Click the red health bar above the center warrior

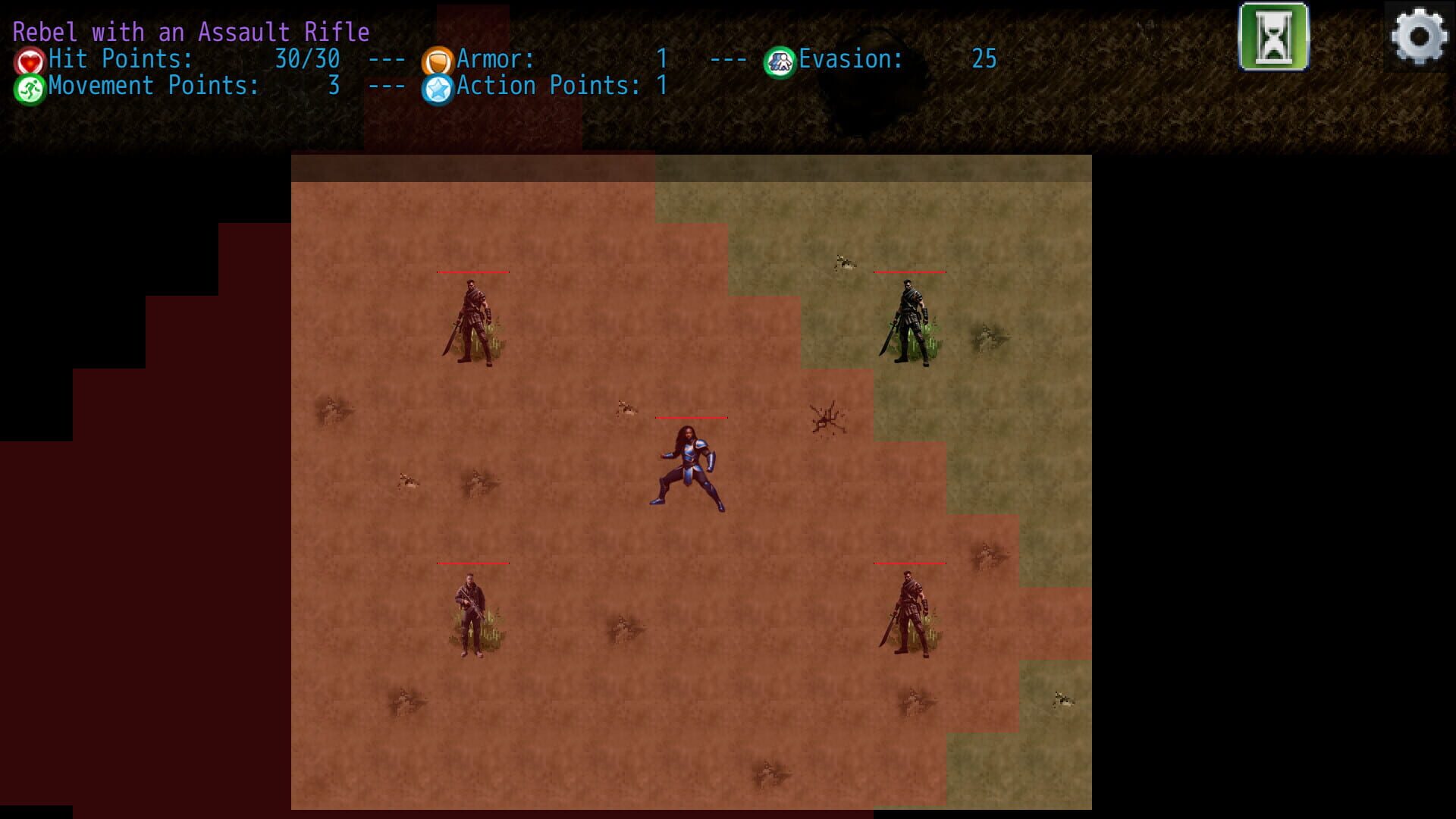pos(692,416)
